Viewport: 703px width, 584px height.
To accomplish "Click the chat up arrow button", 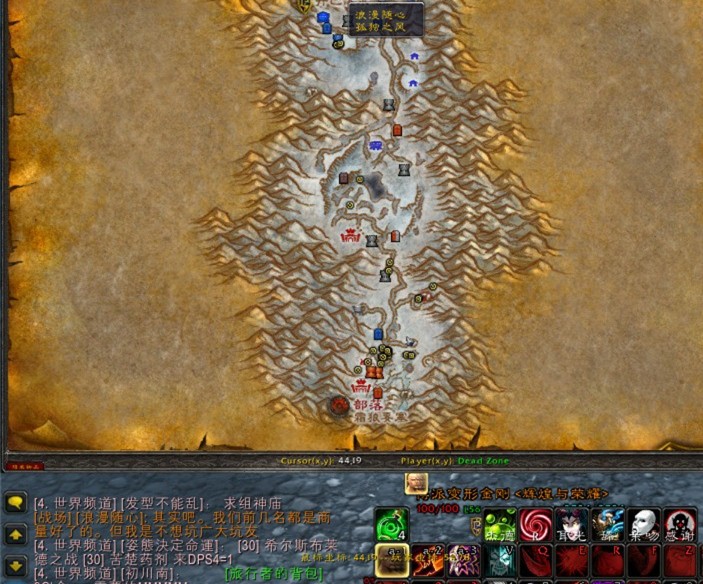I will (15, 535).
